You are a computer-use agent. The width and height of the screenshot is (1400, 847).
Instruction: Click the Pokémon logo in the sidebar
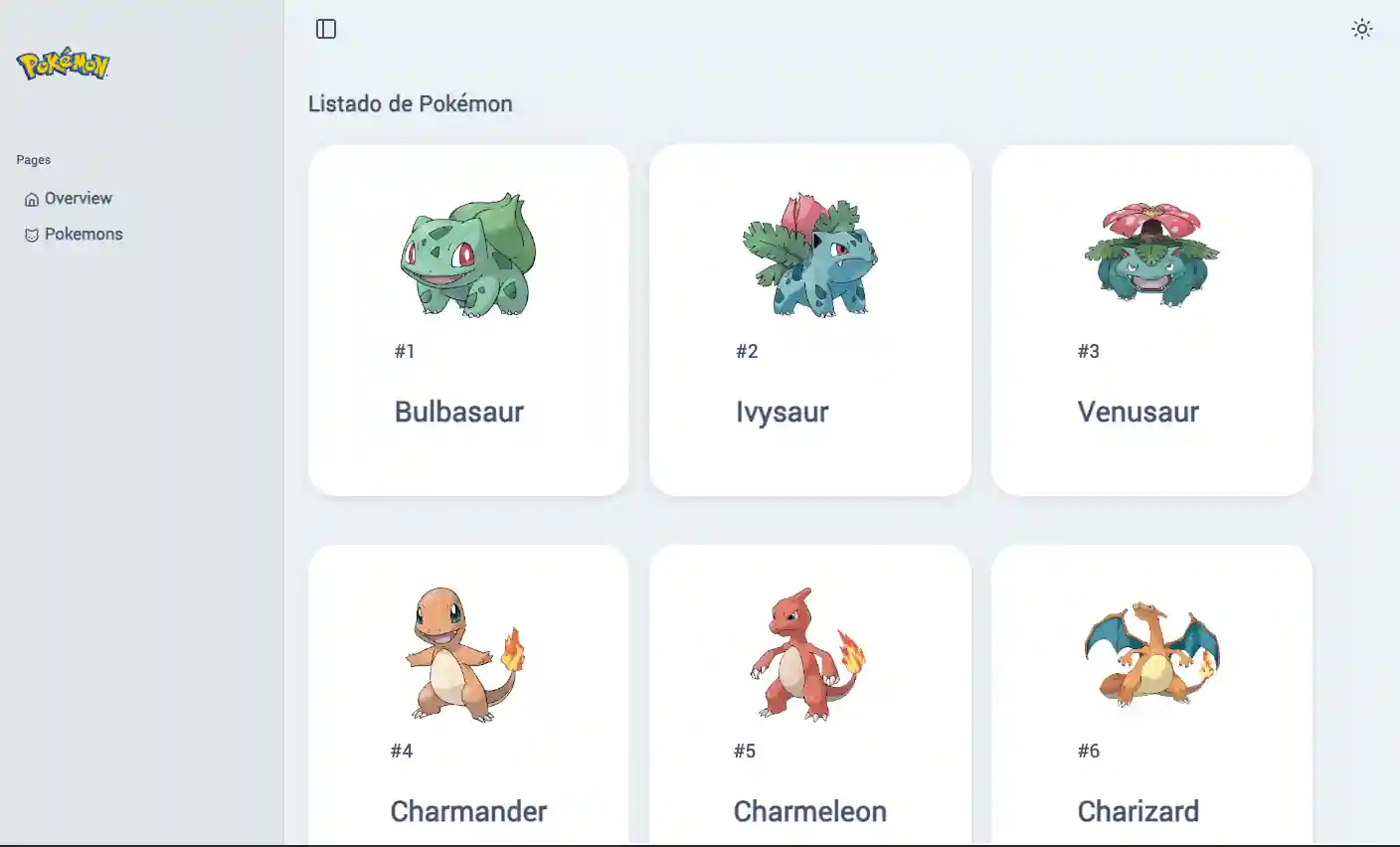tap(63, 66)
